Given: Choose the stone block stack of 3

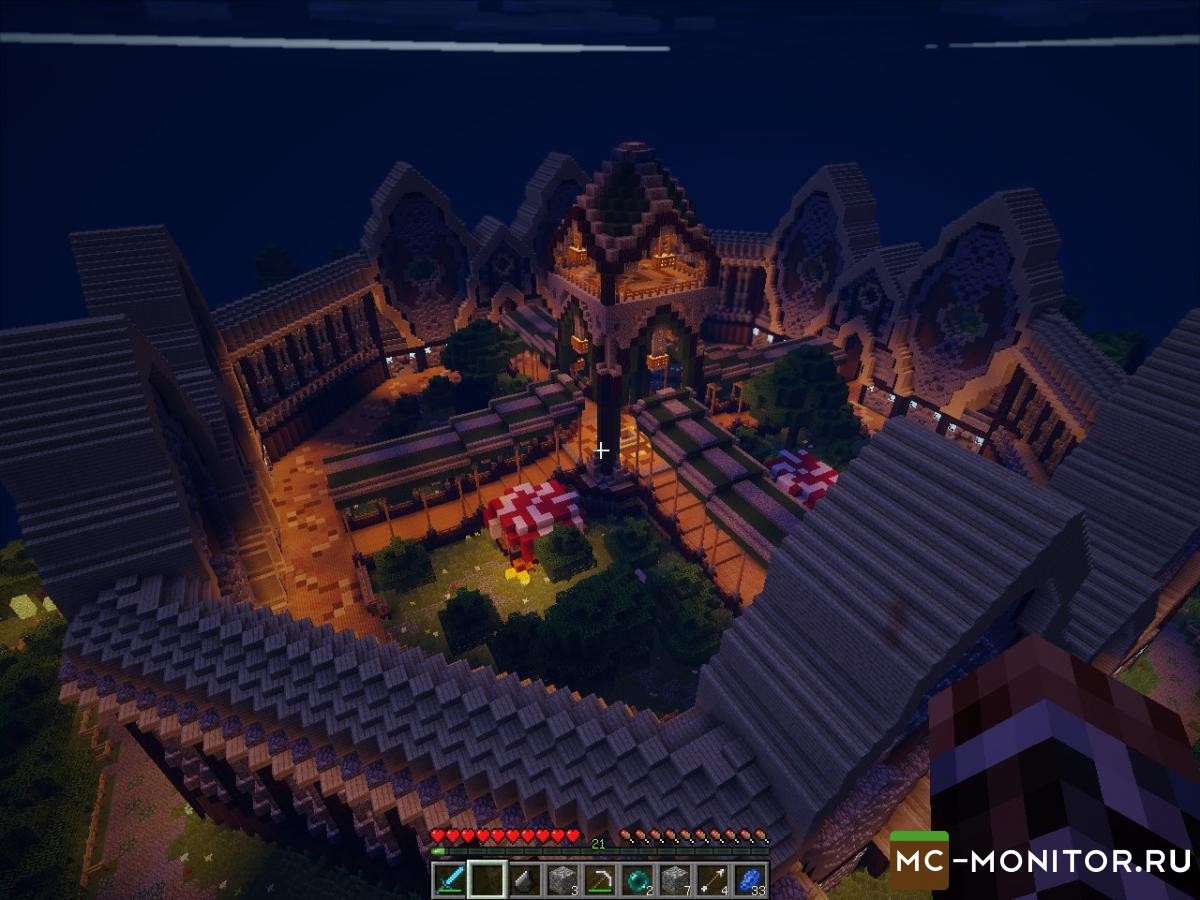Looking at the screenshot, I should 561,879.
